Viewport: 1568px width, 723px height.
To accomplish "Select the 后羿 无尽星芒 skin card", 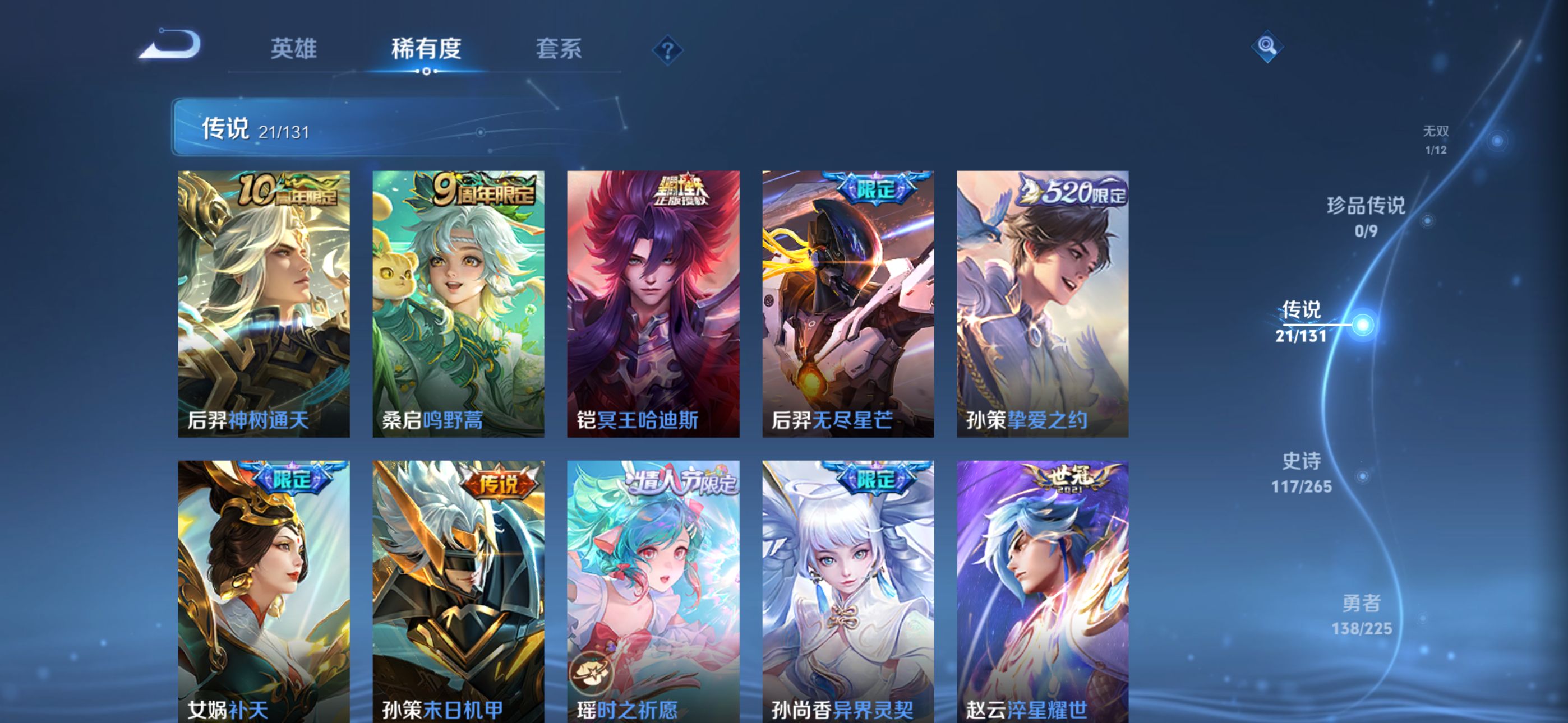I will (x=848, y=304).
